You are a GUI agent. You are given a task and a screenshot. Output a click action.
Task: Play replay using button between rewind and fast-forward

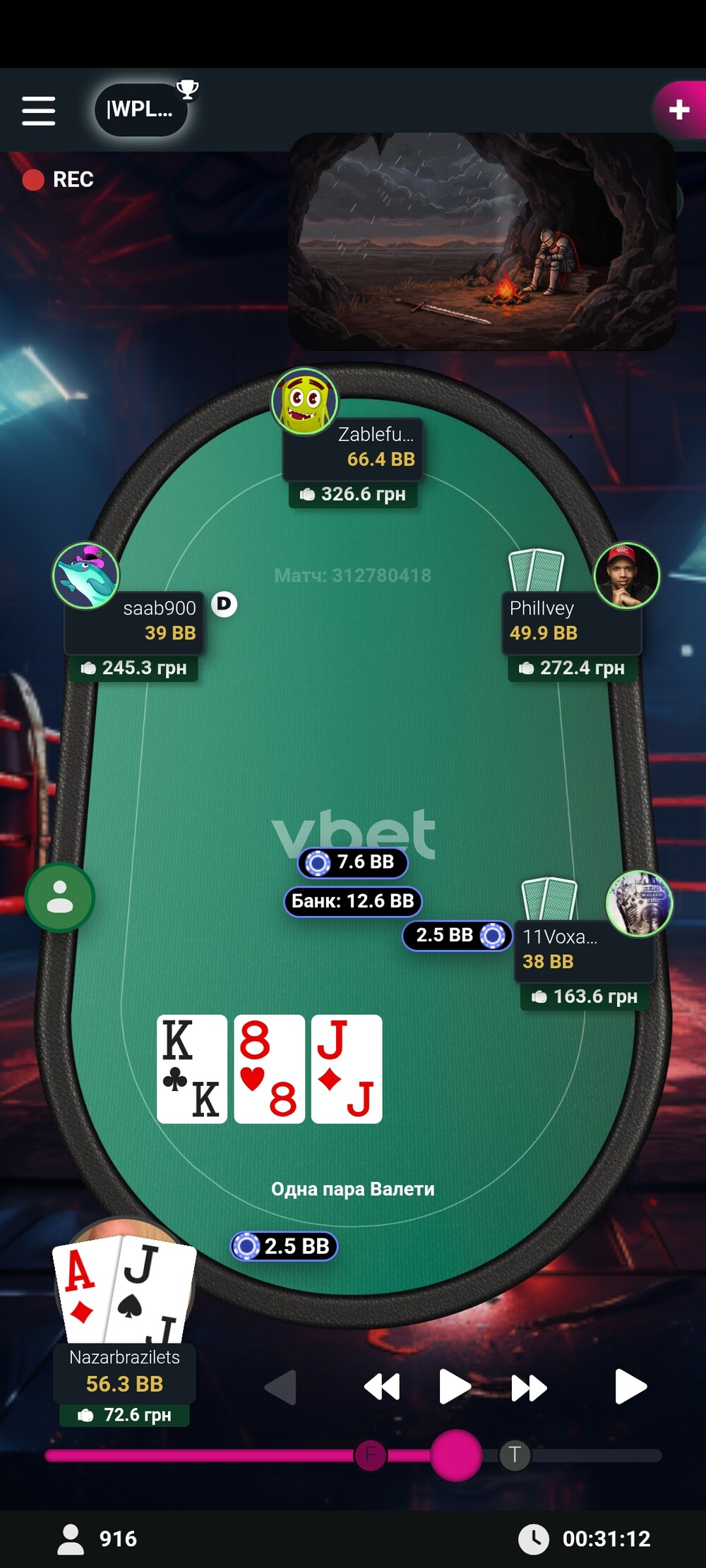pos(454,1387)
